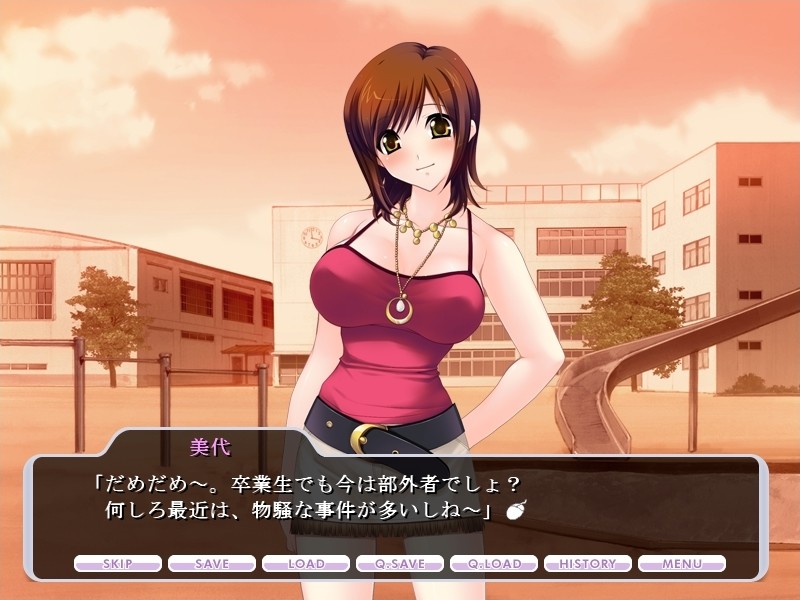Open the LOAD screen
Screen dimensions: 800x600
pyautogui.click(x=306, y=564)
